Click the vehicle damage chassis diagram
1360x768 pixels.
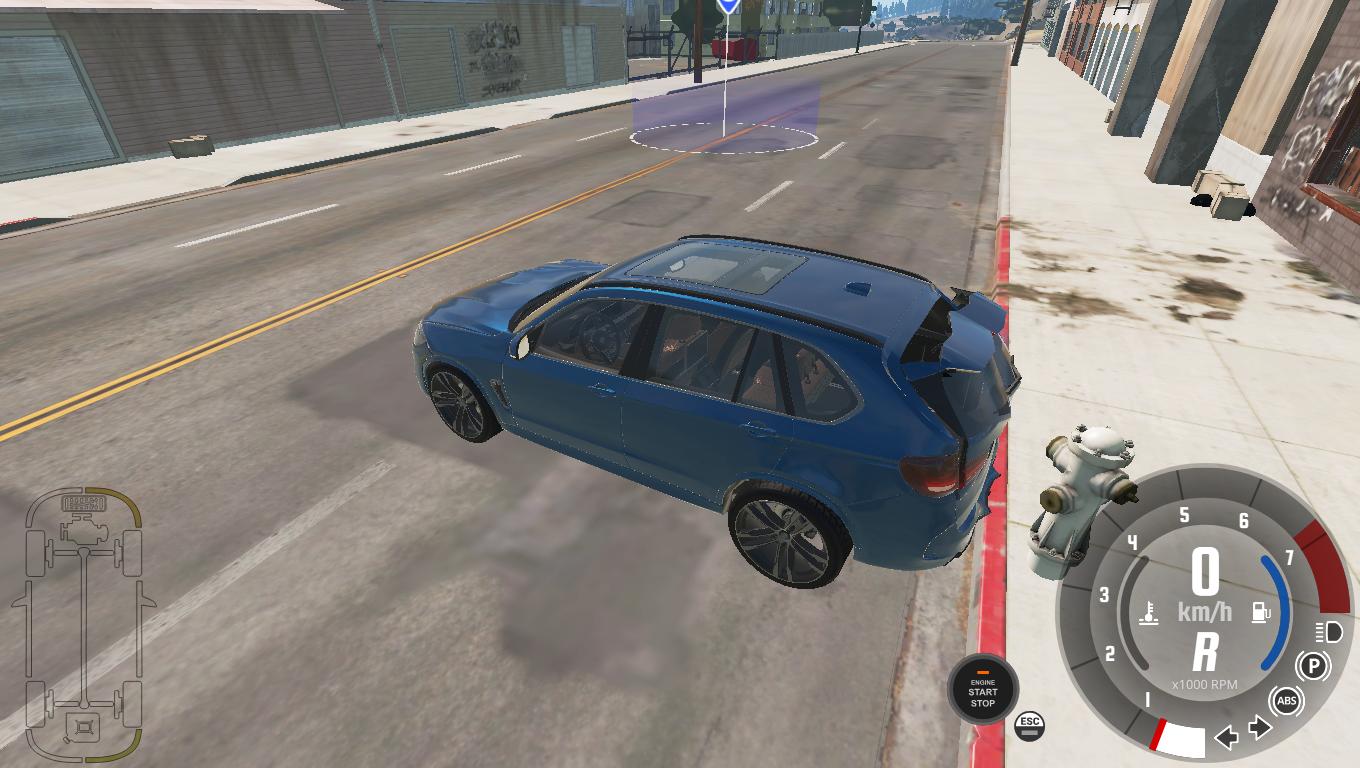(x=84, y=624)
